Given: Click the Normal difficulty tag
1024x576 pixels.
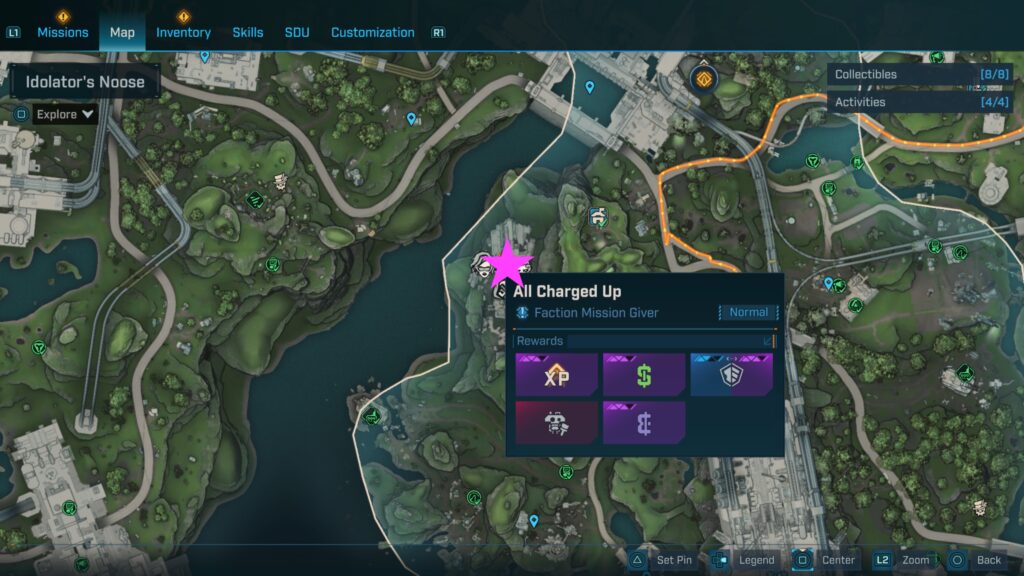Looking at the screenshot, I should pos(748,313).
